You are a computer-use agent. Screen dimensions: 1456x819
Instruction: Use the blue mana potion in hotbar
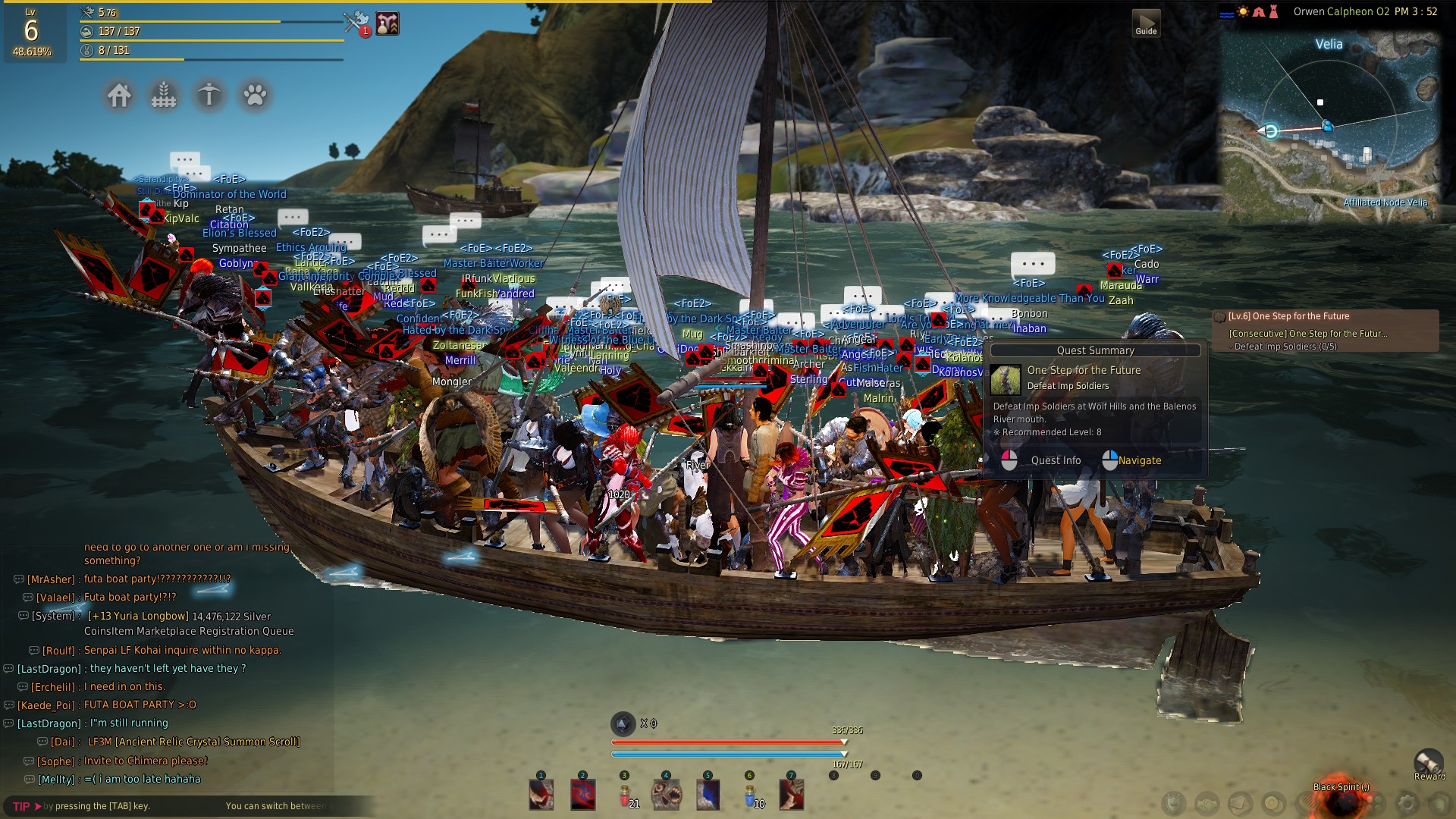(750, 795)
